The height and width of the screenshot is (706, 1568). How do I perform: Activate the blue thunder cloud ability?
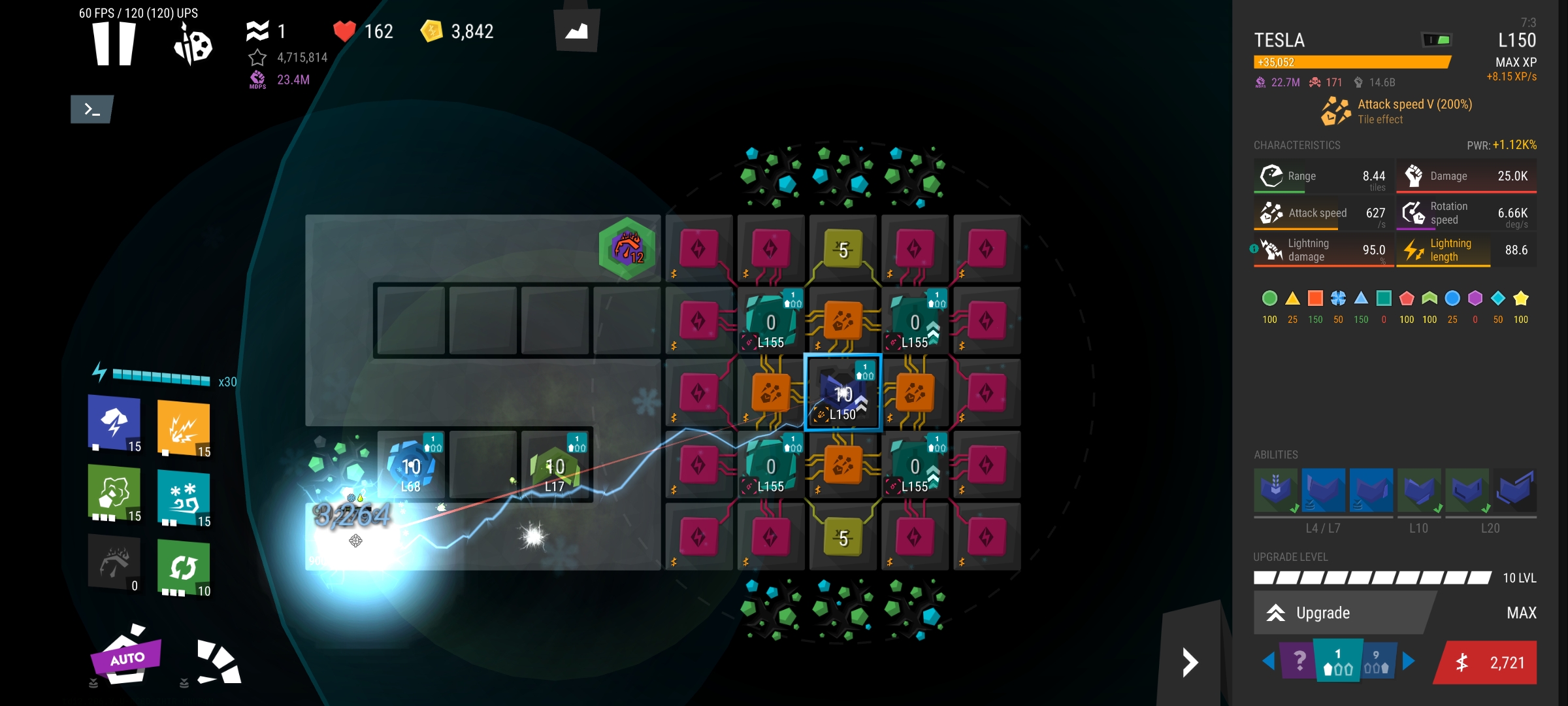click(x=114, y=423)
